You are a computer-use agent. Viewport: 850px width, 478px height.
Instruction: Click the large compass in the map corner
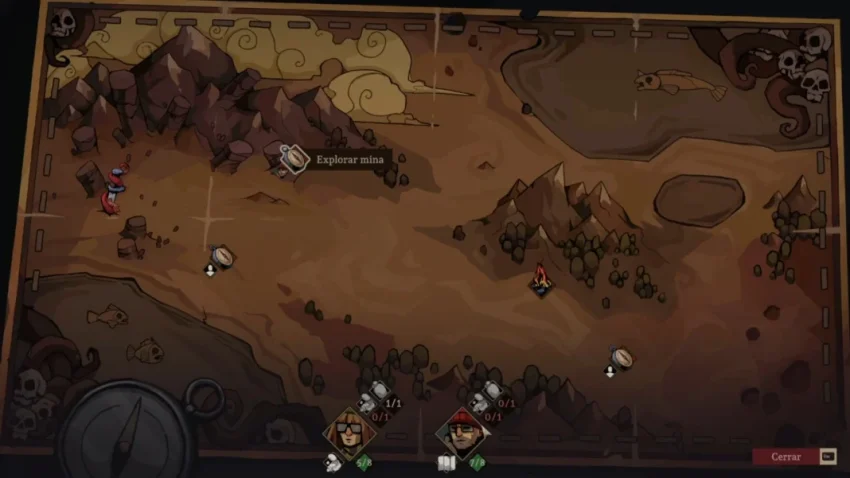pyautogui.click(x=127, y=432)
